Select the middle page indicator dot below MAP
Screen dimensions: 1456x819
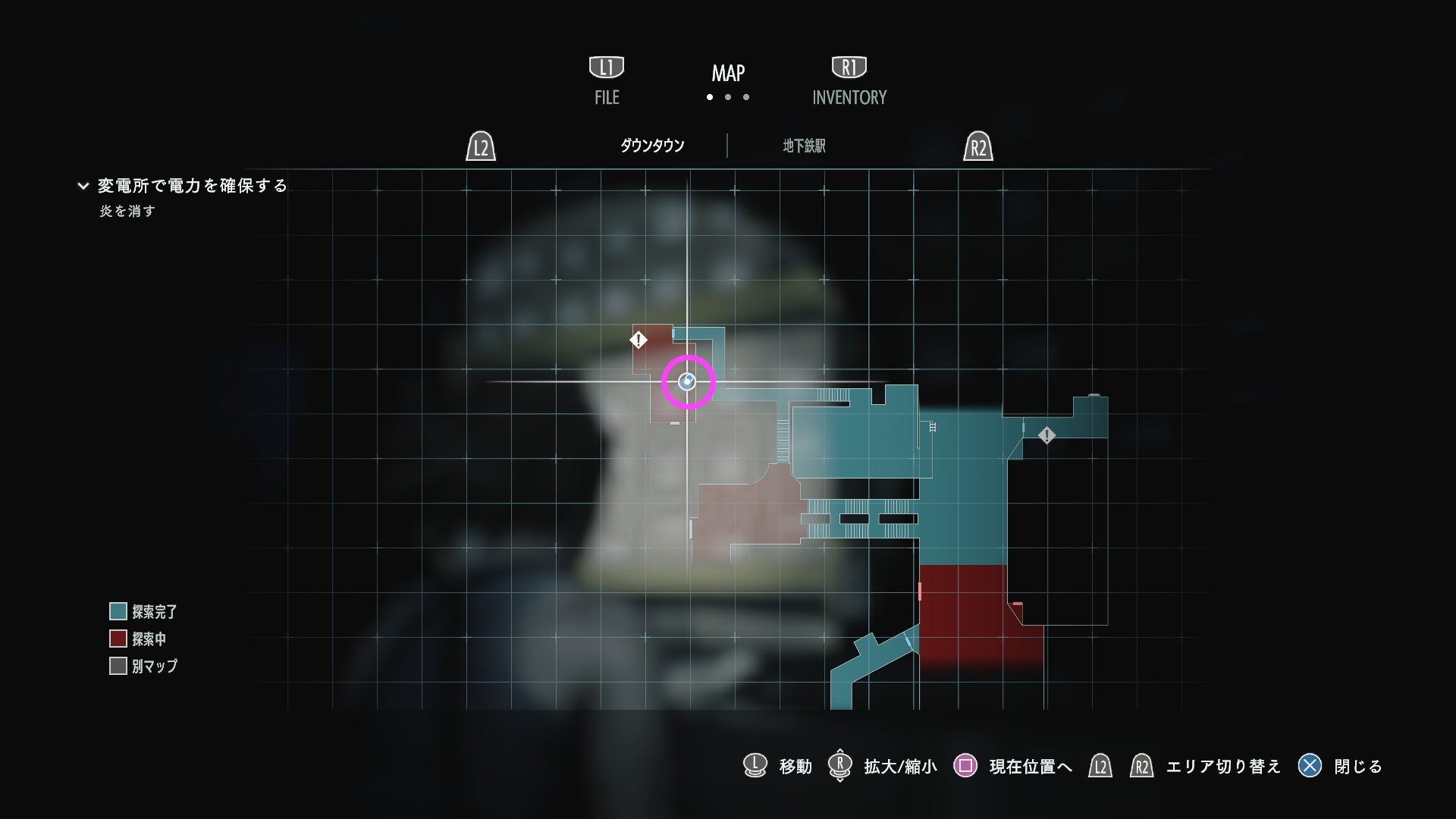[x=728, y=97]
